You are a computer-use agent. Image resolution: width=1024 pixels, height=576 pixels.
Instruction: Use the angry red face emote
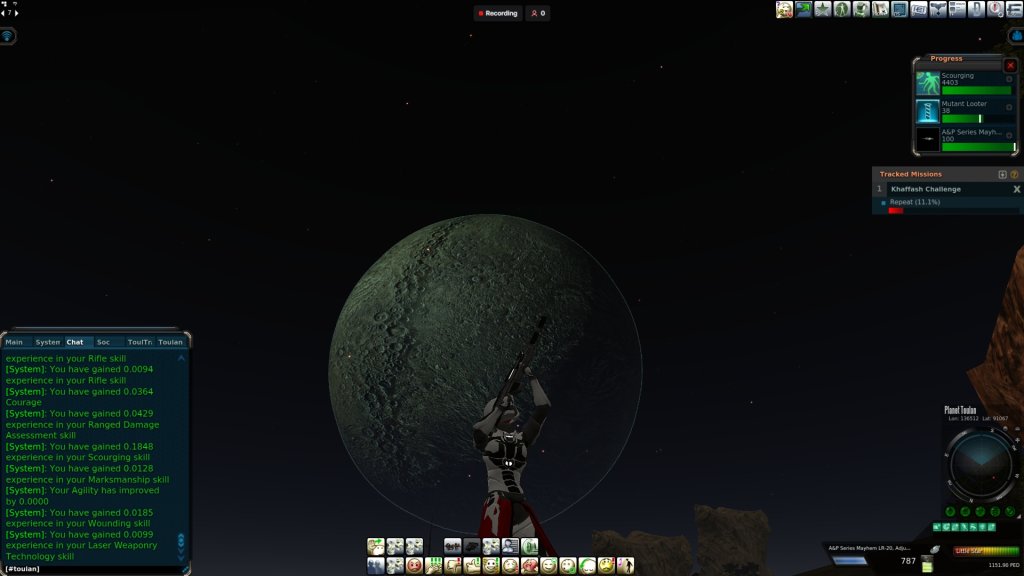pyautogui.click(x=415, y=566)
